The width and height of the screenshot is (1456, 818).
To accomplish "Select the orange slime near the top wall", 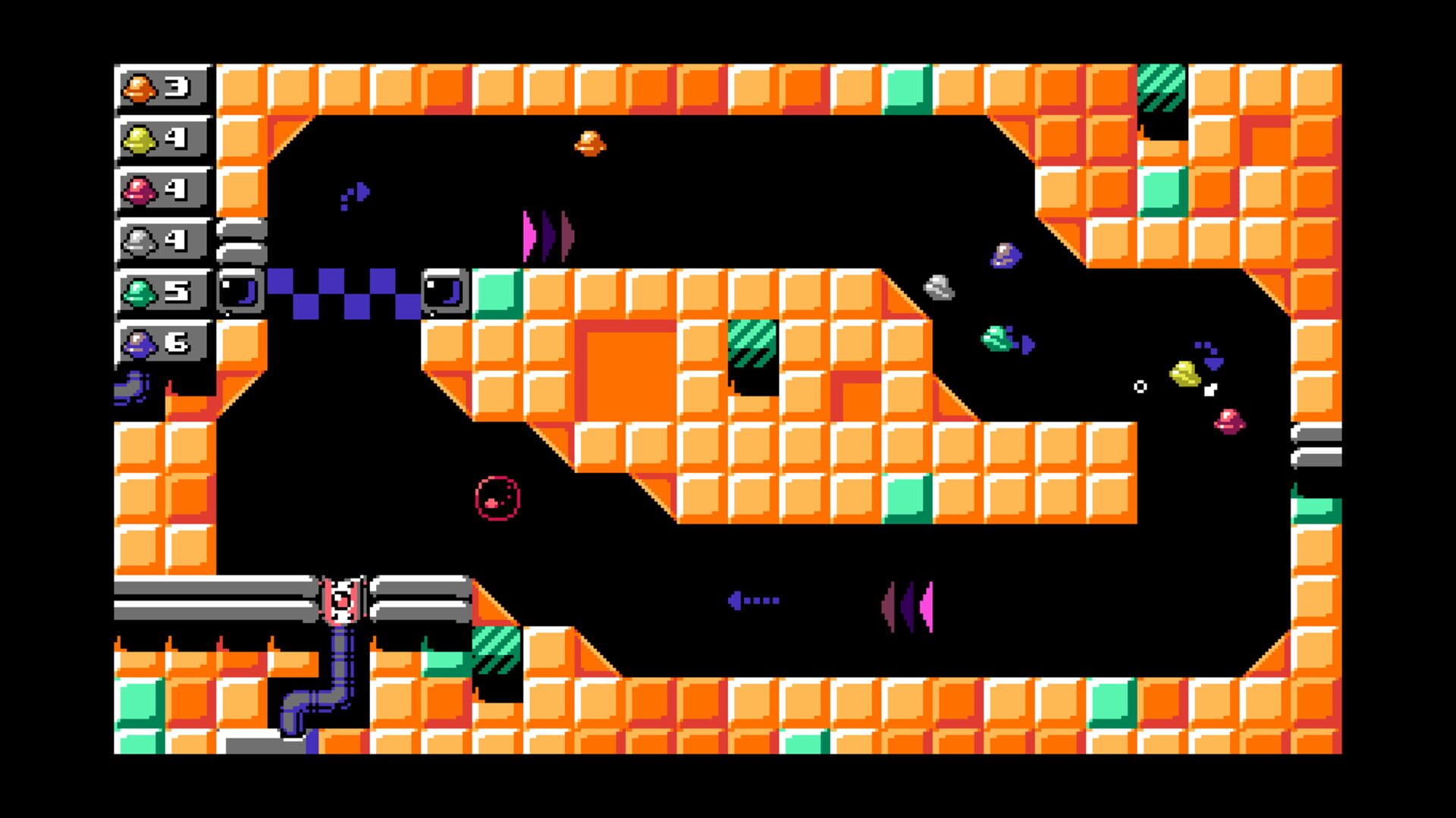I will click(x=590, y=143).
